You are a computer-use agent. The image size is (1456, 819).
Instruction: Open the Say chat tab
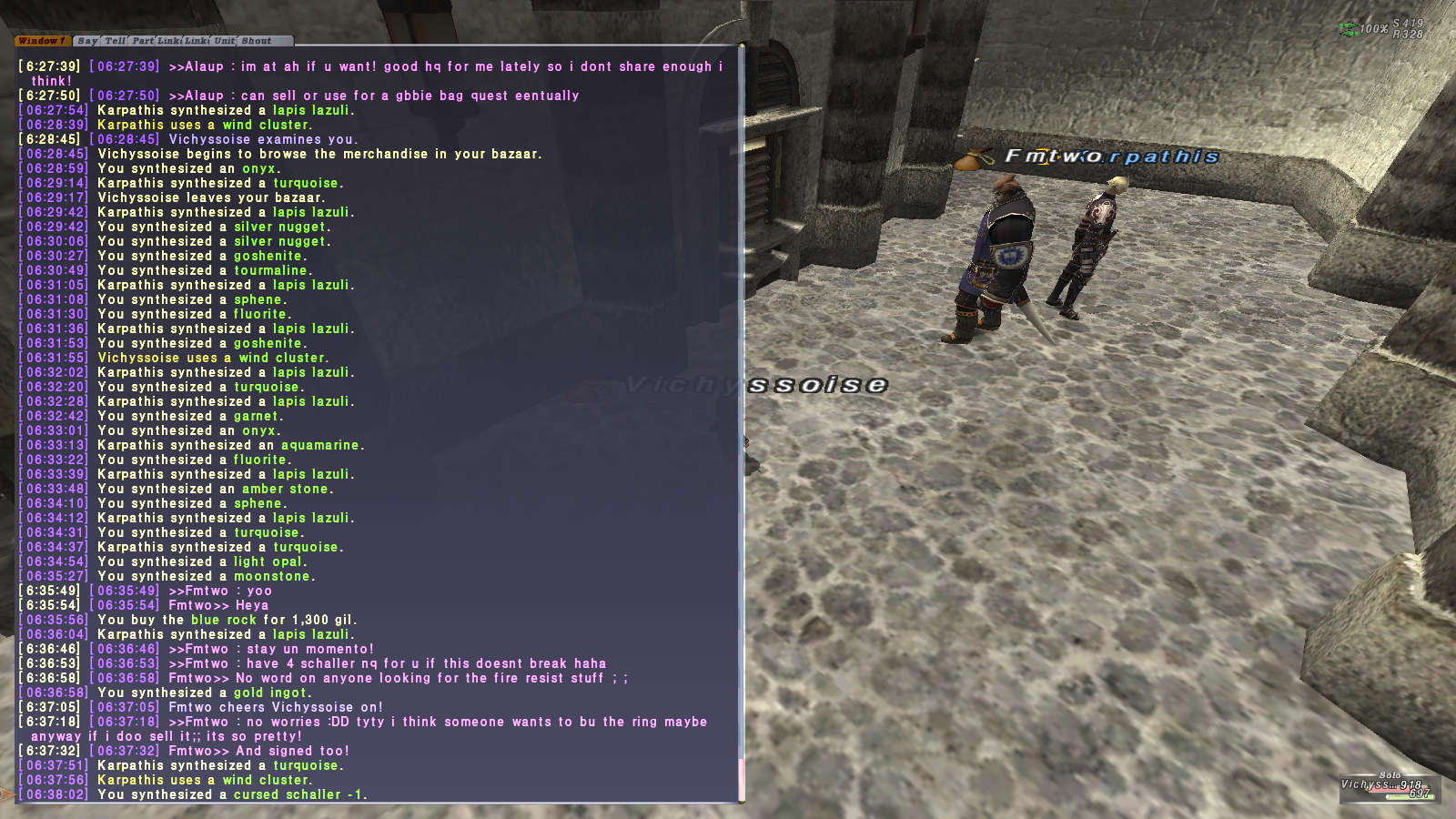(87, 41)
